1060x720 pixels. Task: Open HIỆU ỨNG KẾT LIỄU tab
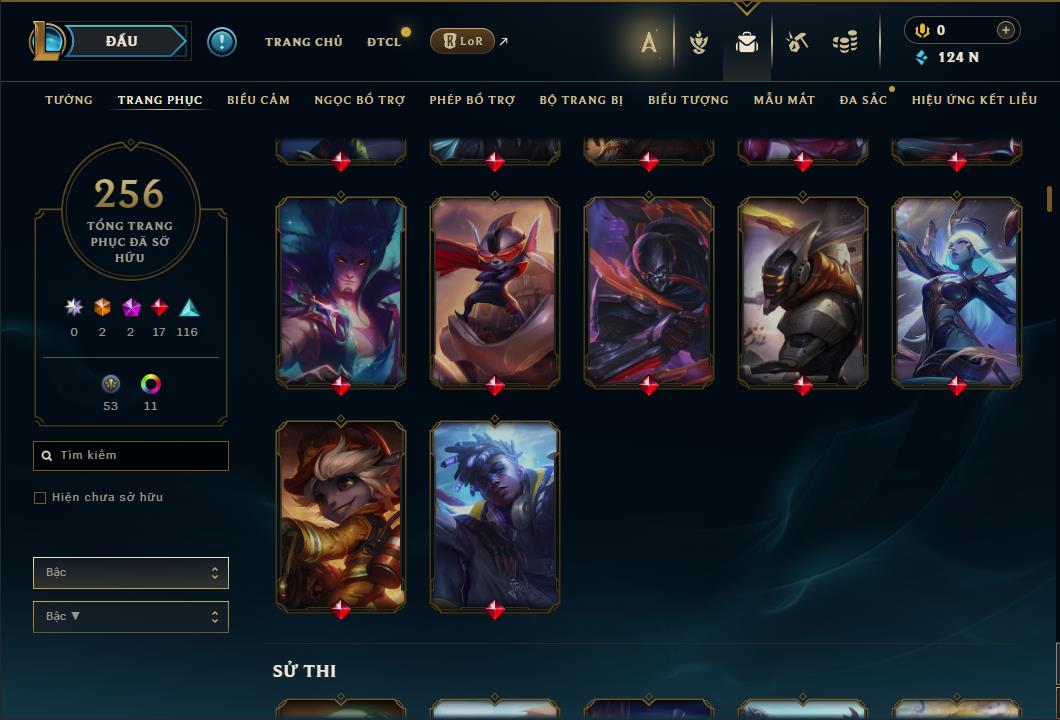974,100
